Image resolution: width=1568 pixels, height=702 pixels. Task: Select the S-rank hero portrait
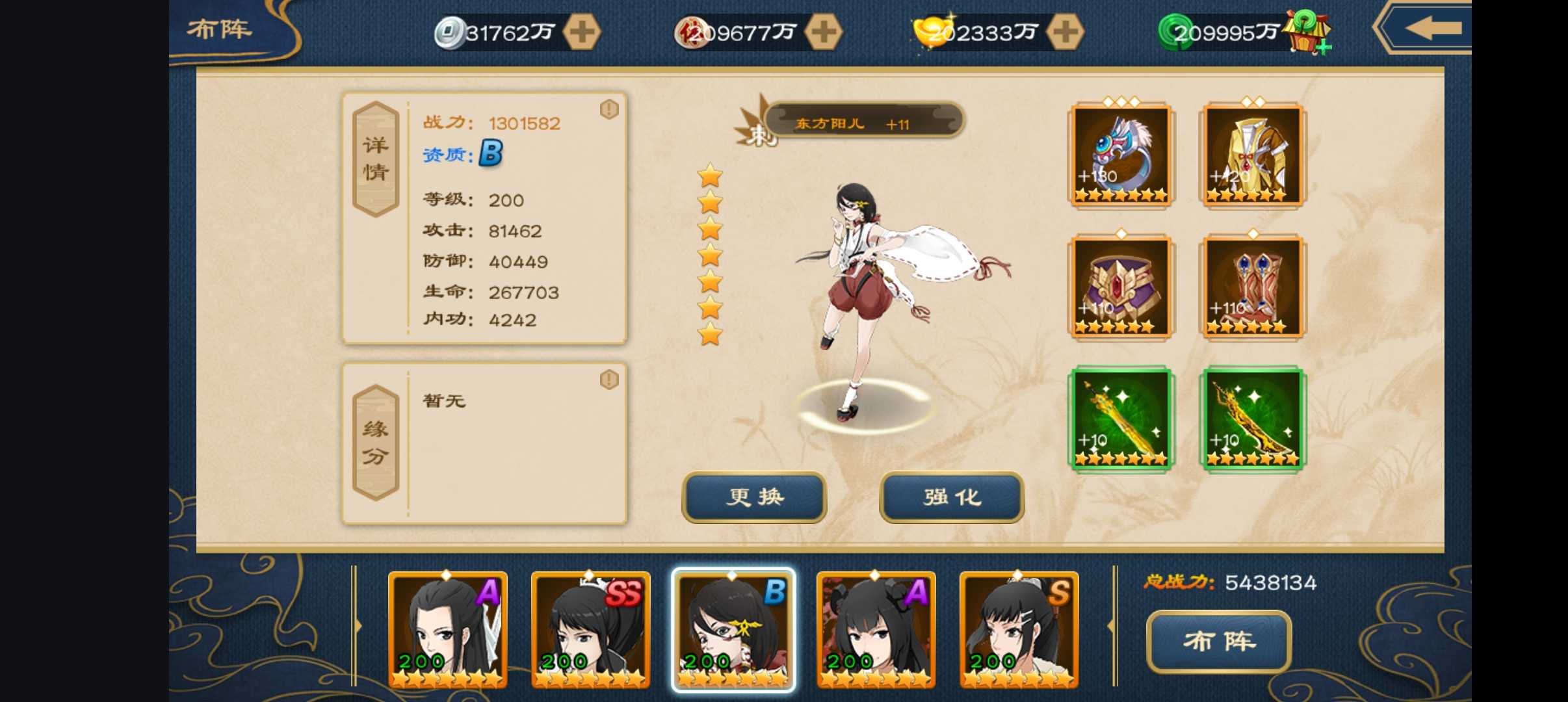coord(1019,629)
